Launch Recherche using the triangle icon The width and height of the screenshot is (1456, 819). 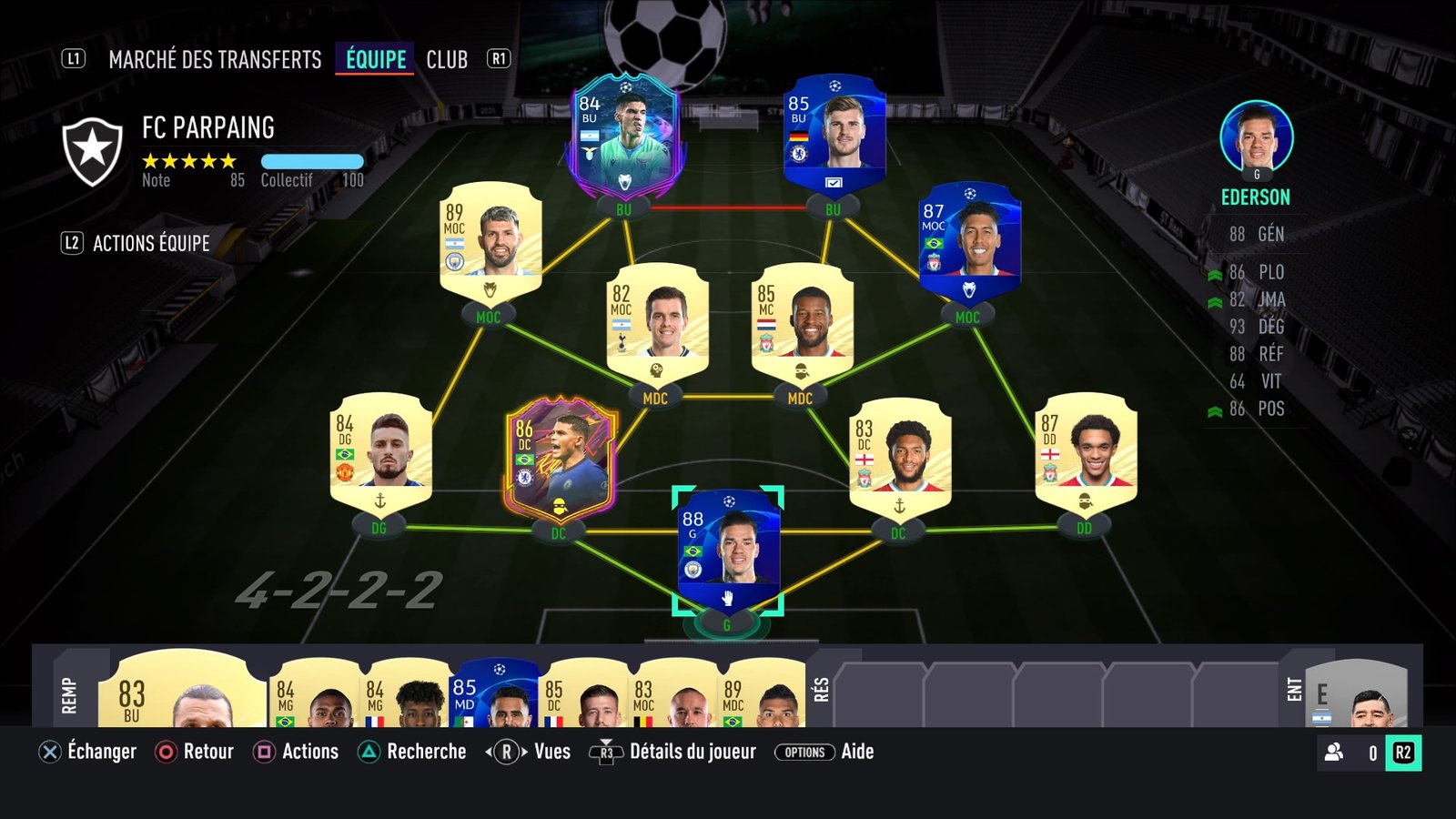368,752
